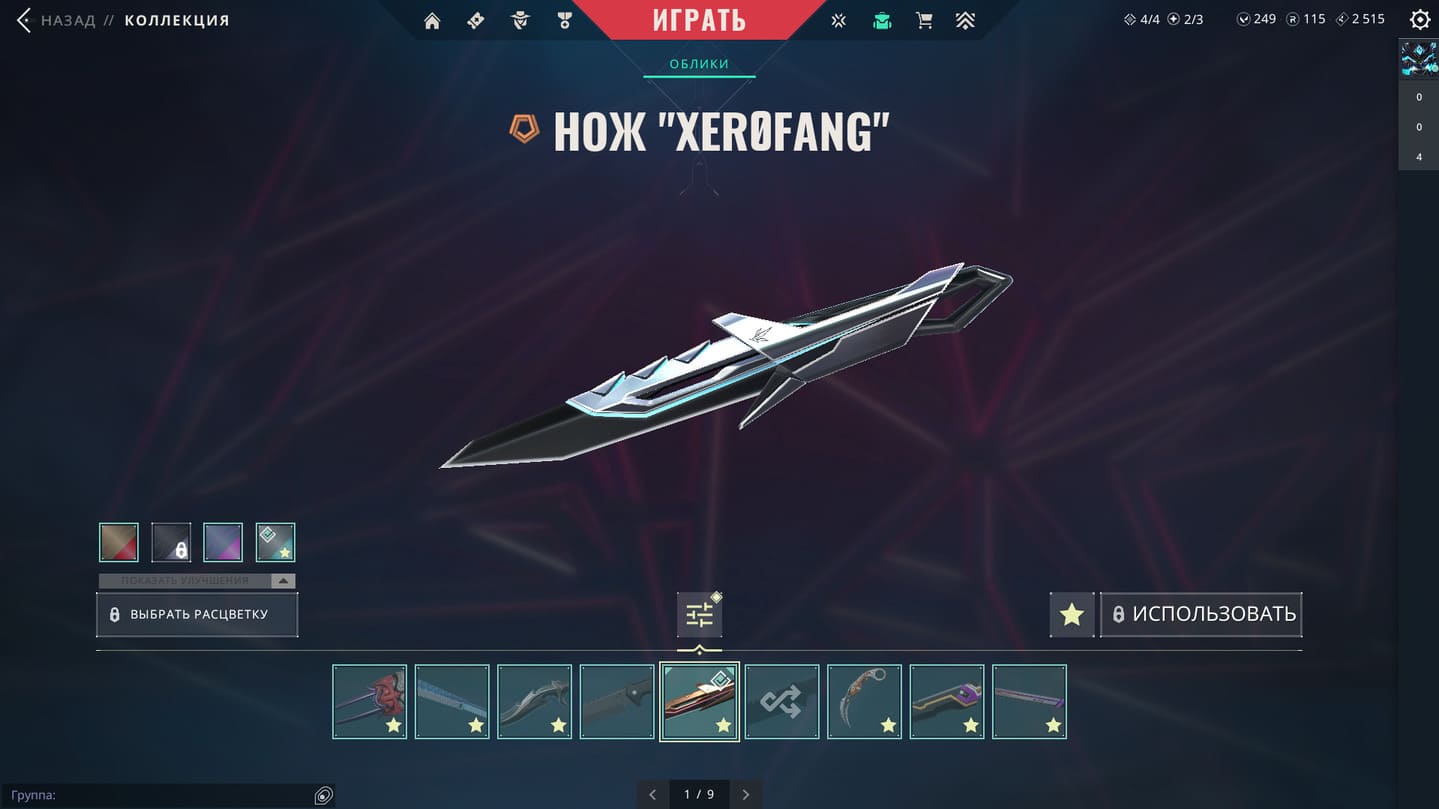Open the shopping cart store icon
1439x809 pixels.
coord(924,21)
